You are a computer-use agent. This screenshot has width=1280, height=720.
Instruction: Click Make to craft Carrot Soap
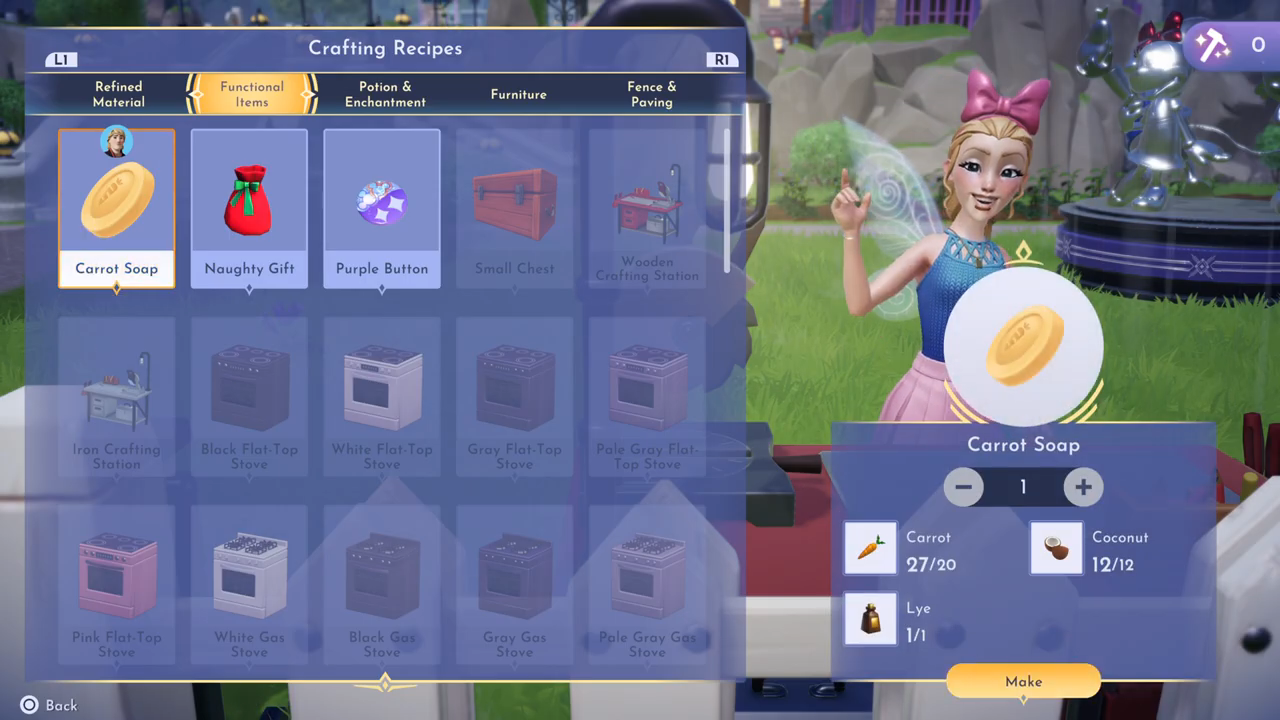(1023, 681)
